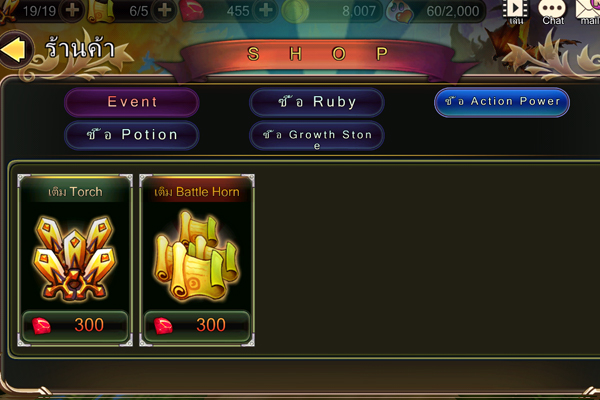Go back using the yellow arrow

click(x=13, y=49)
